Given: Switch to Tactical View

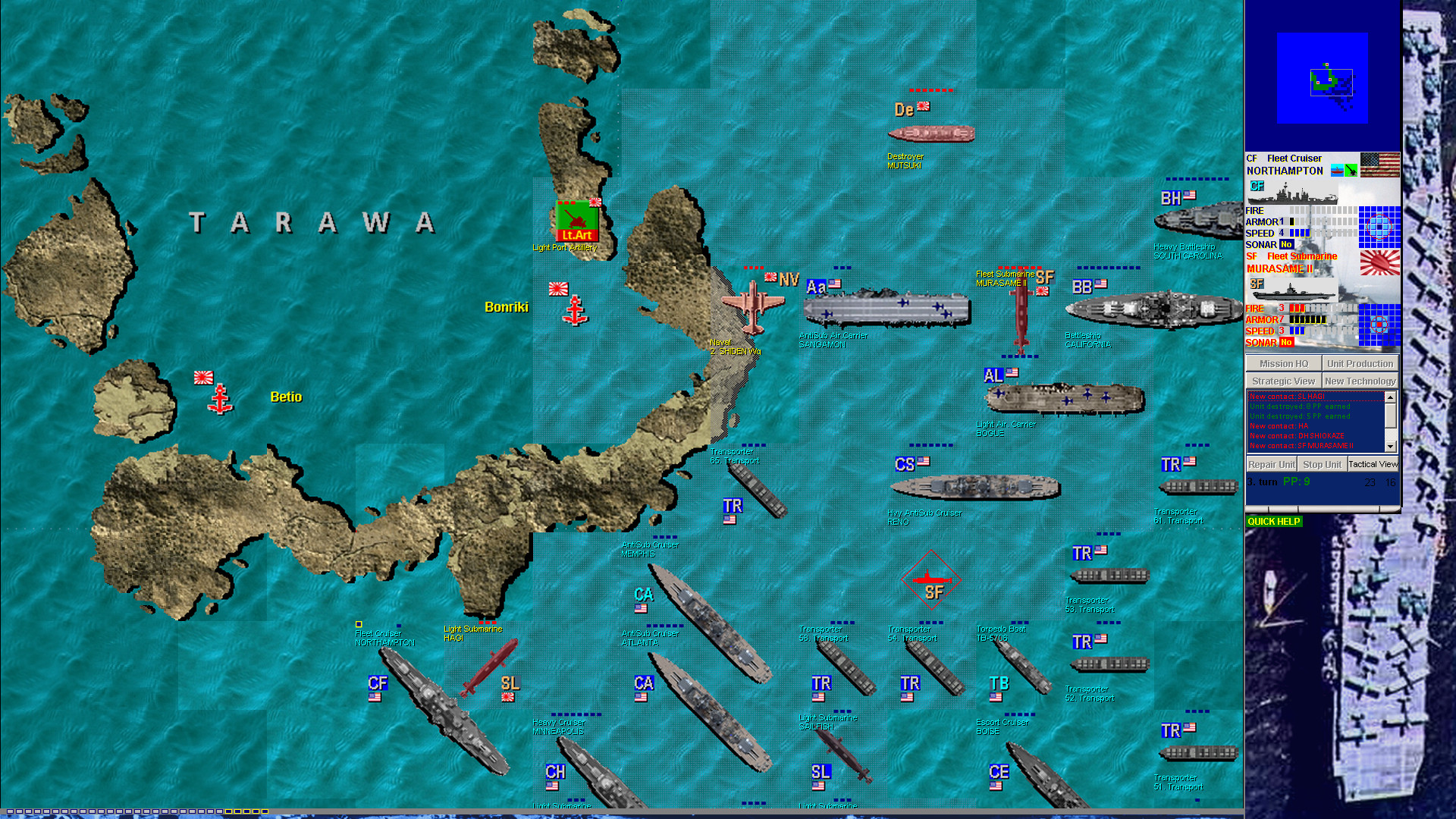Looking at the screenshot, I should coord(1373,464).
